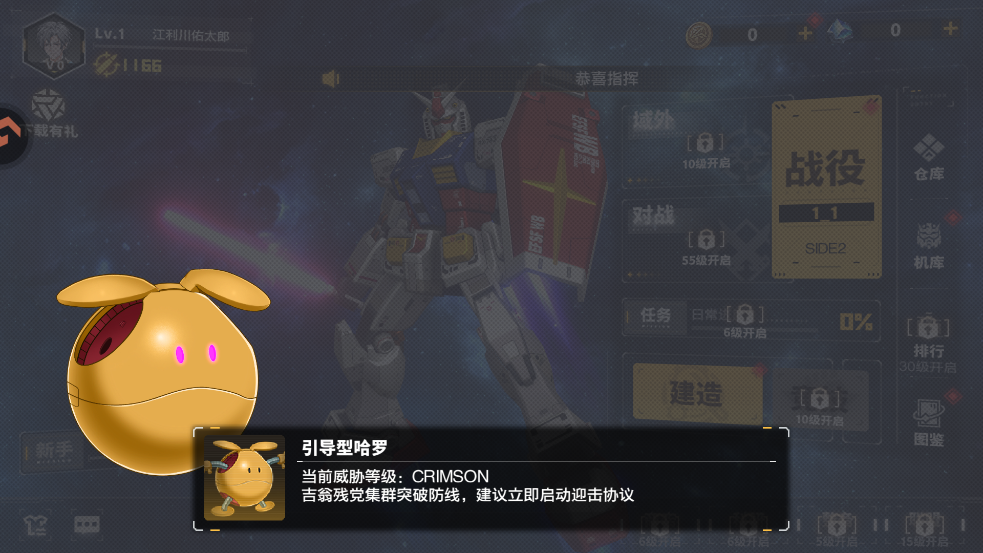Click the shirt icon in bottom bar
The image size is (983, 553).
coord(34,525)
